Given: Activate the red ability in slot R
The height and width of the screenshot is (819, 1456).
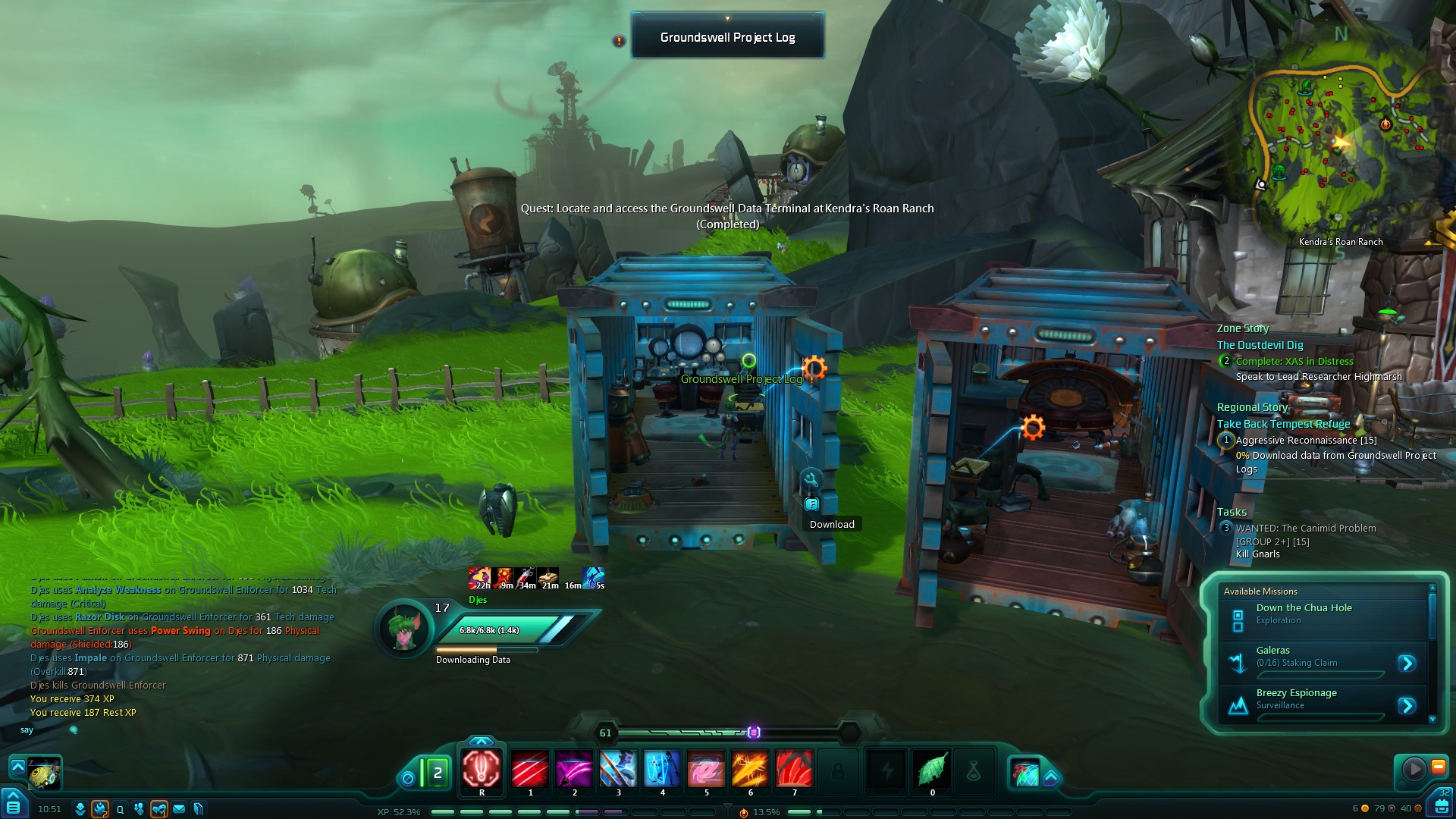Looking at the screenshot, I should point(482,768).
